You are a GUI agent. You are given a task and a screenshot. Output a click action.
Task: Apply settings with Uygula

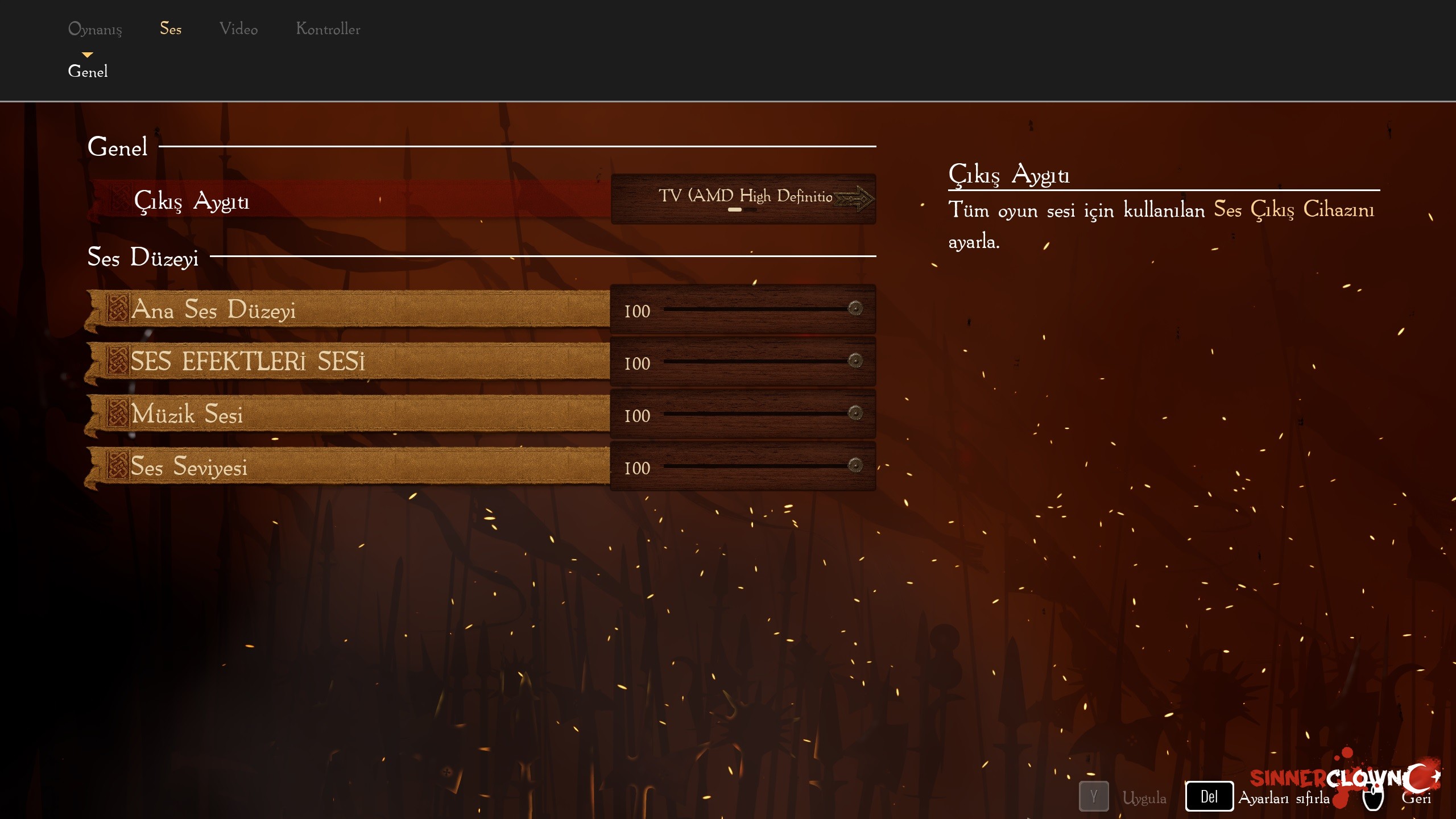[1143, 797]
